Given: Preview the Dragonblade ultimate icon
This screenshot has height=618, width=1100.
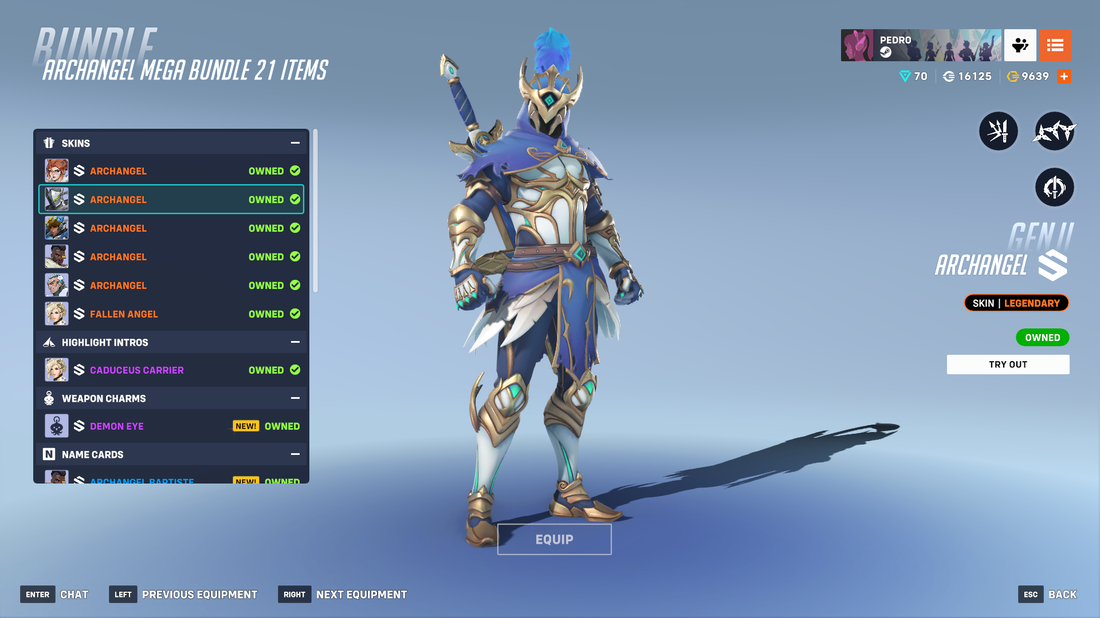Looking at the screenshot, I should (x=1054, y=187).
